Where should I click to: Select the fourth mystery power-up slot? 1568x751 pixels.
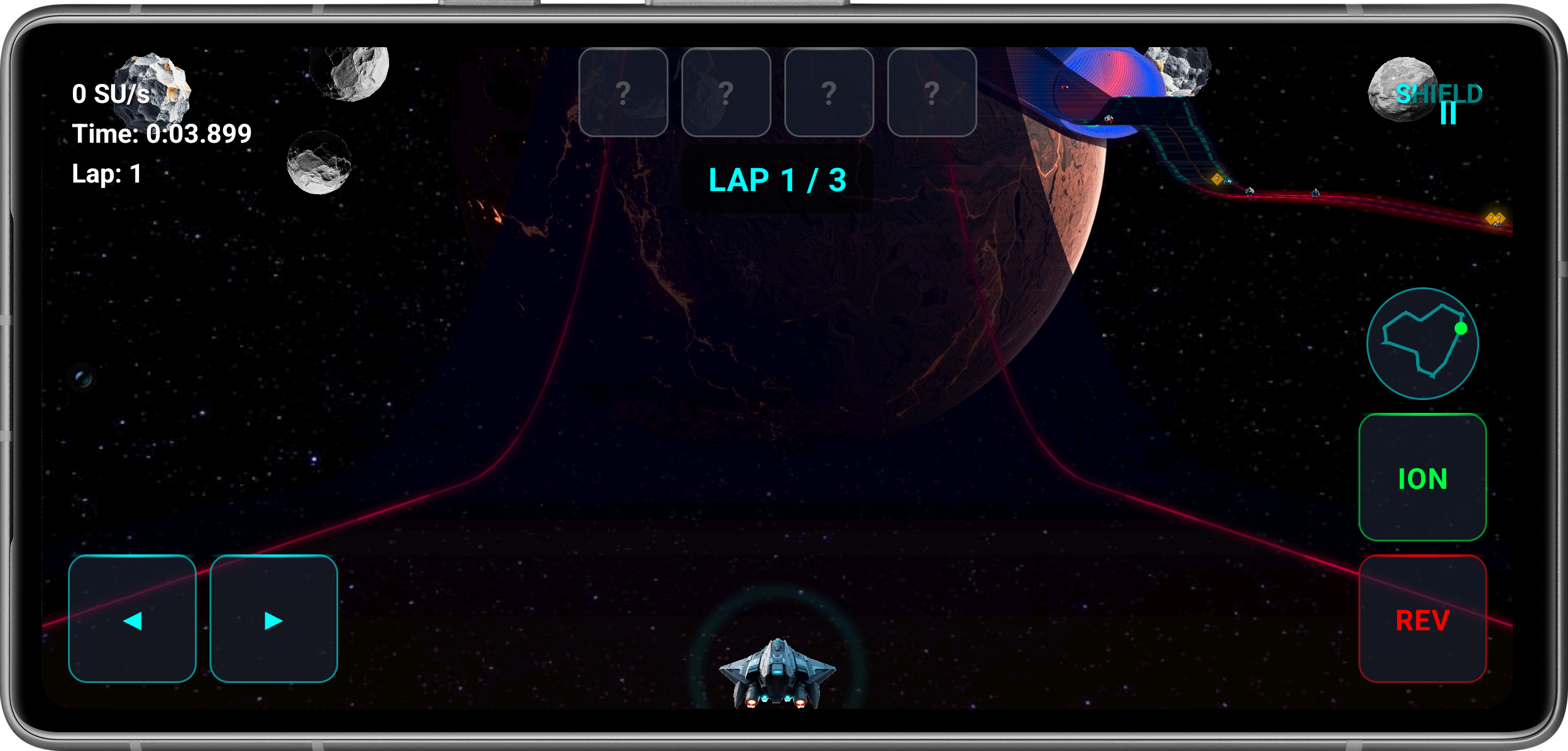[931, 92]
